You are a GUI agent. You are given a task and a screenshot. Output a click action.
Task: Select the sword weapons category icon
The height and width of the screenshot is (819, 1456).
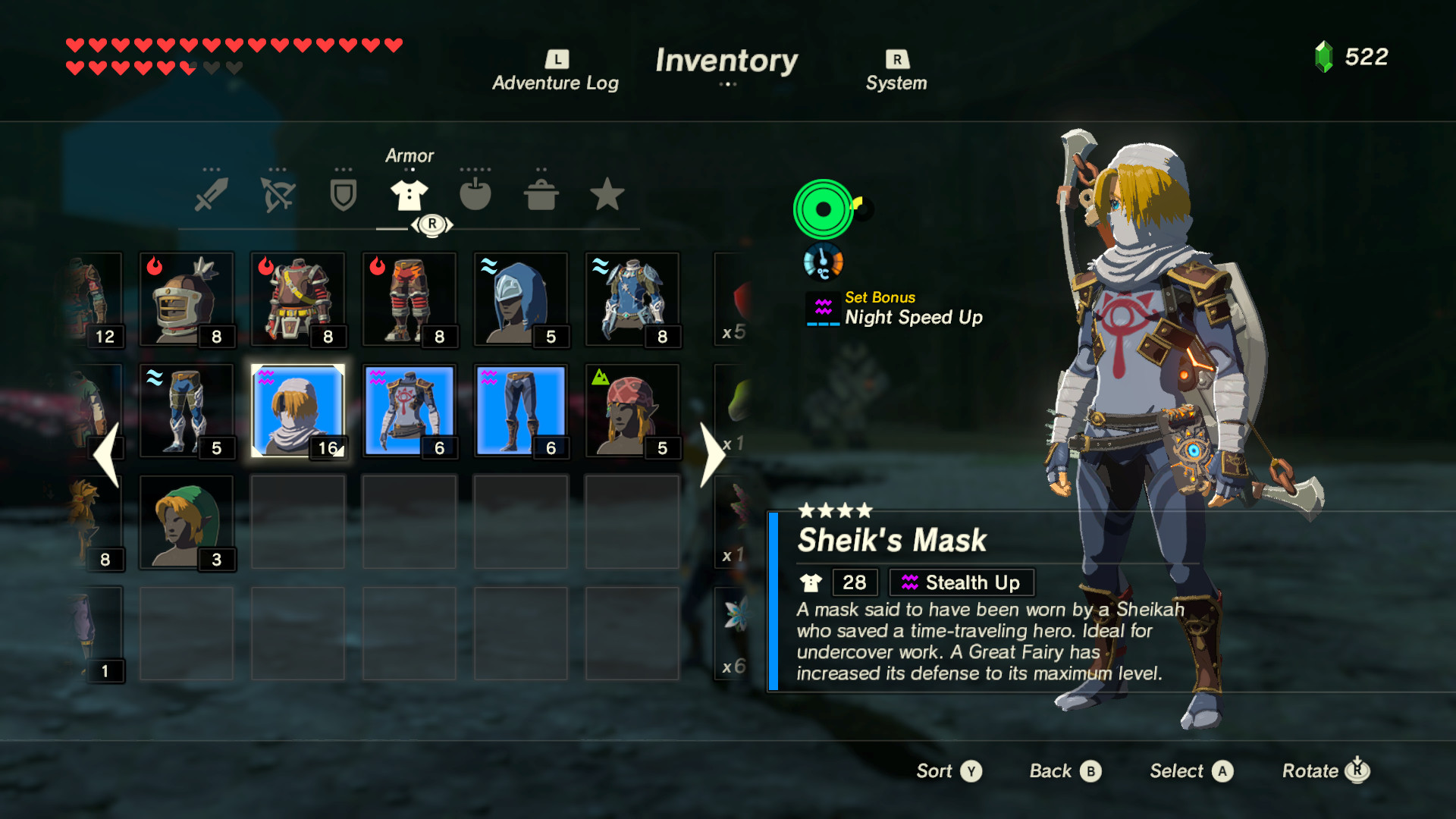[212, 195]
